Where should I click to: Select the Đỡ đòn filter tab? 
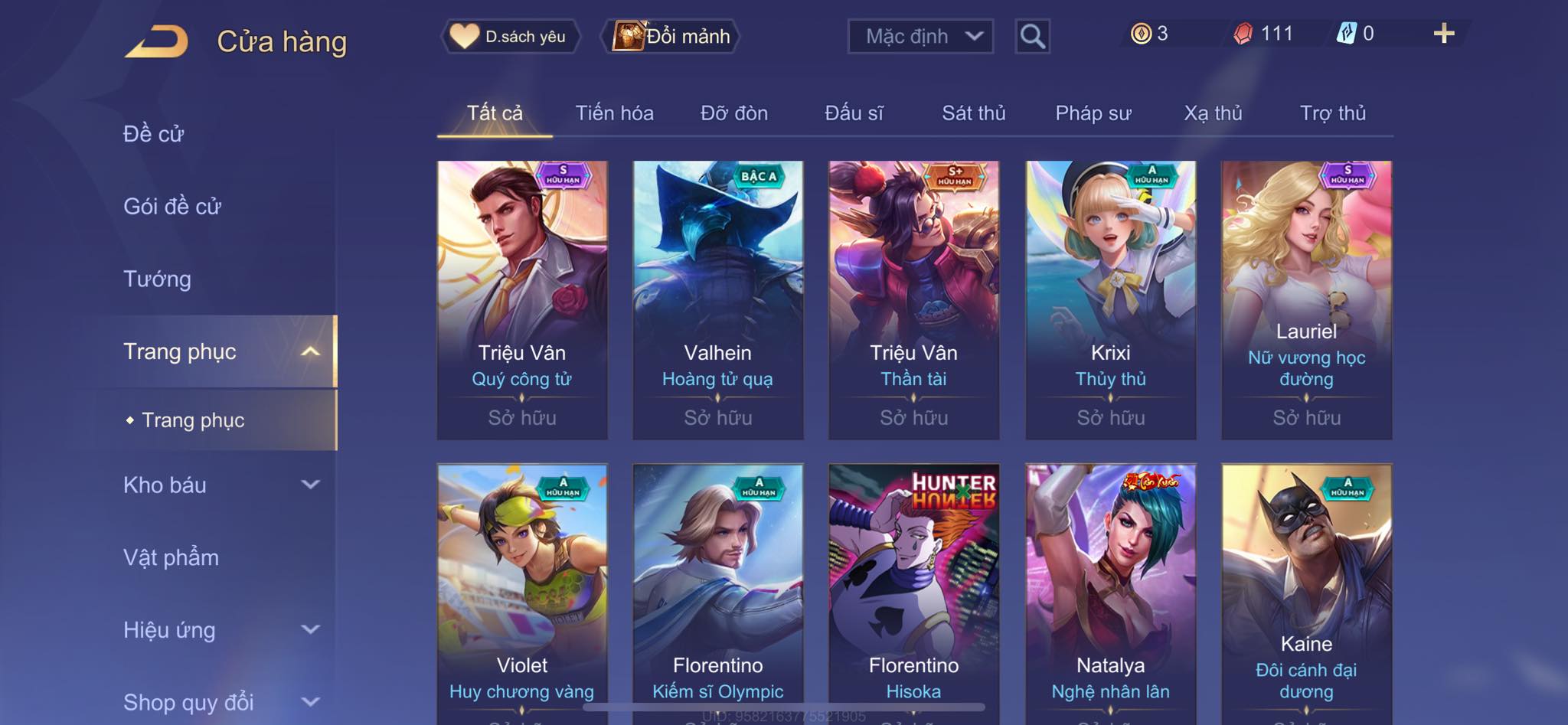click(733, 113)
